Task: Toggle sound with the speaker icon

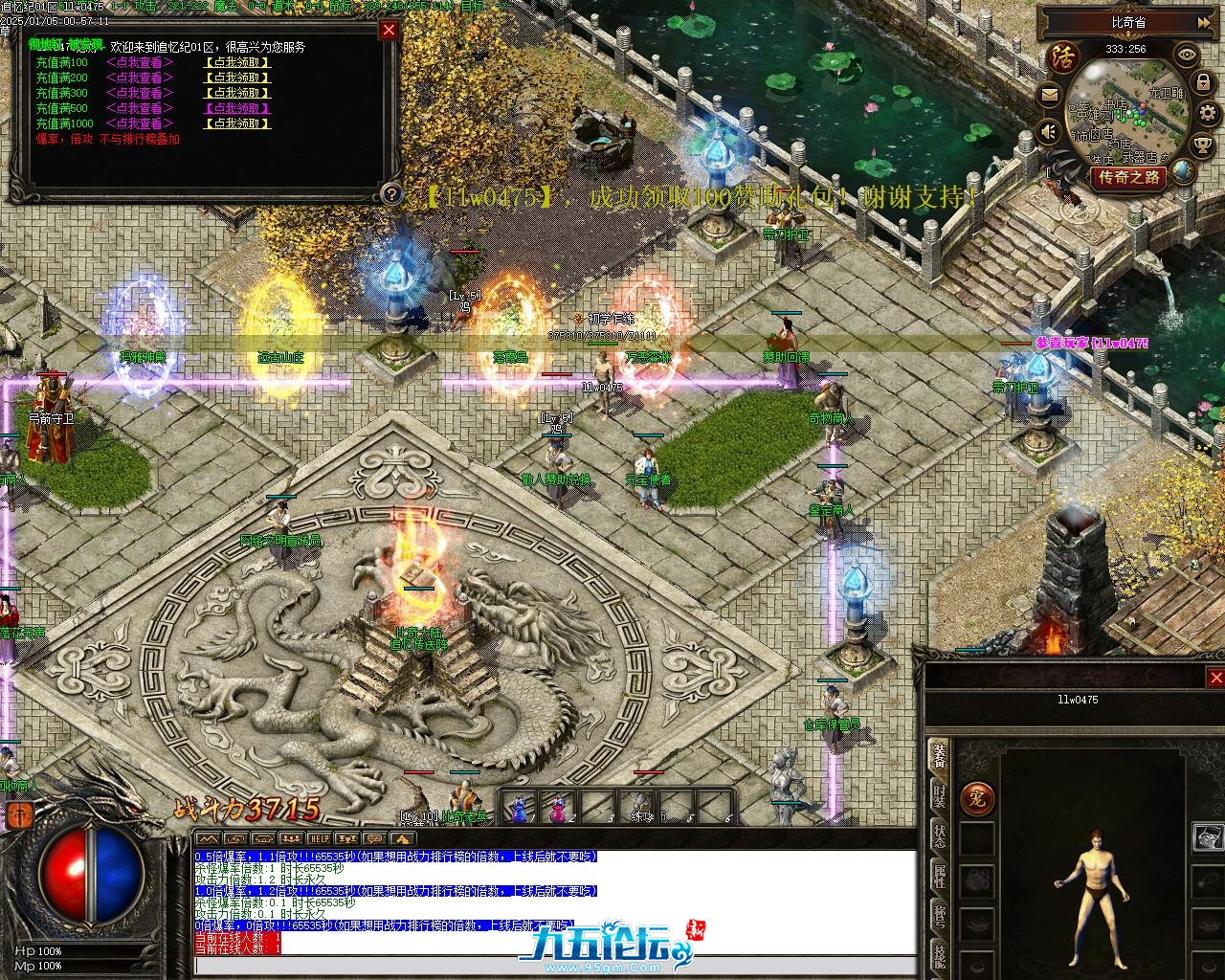Action: coord(1049,131)
